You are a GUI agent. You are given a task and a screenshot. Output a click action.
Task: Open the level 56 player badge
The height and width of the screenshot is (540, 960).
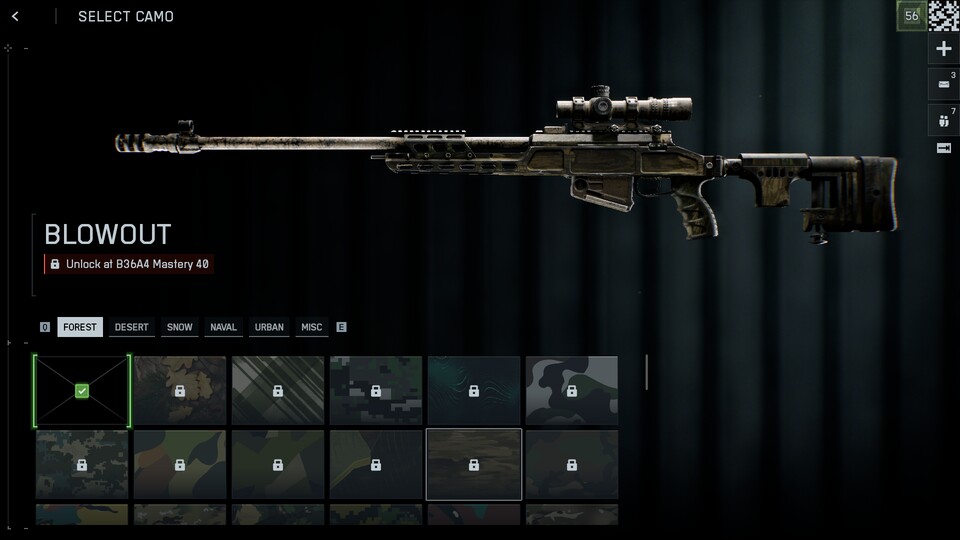coord(911,16)
